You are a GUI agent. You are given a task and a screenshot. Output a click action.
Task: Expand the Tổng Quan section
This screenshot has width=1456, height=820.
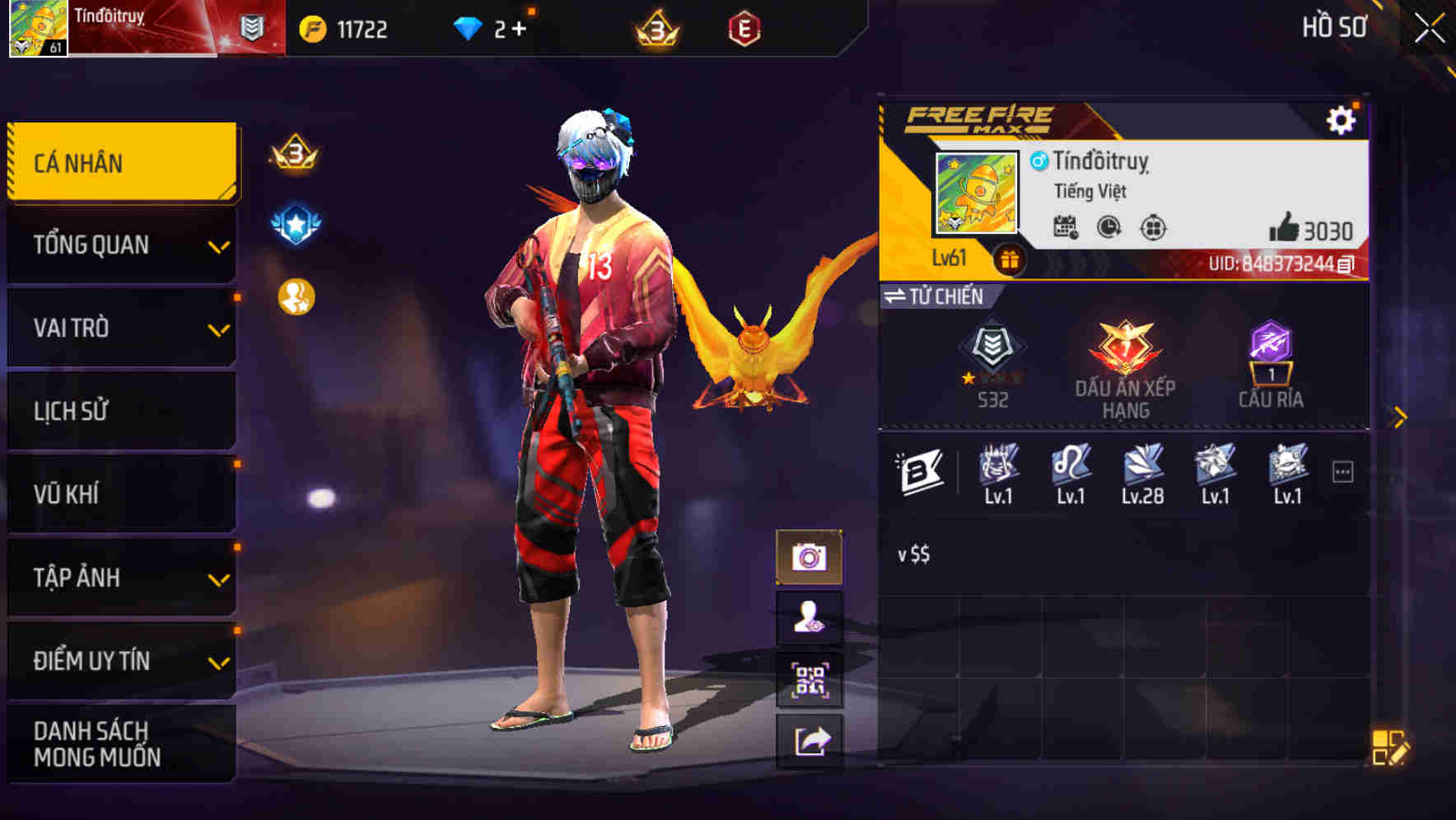tap(121, 245)
